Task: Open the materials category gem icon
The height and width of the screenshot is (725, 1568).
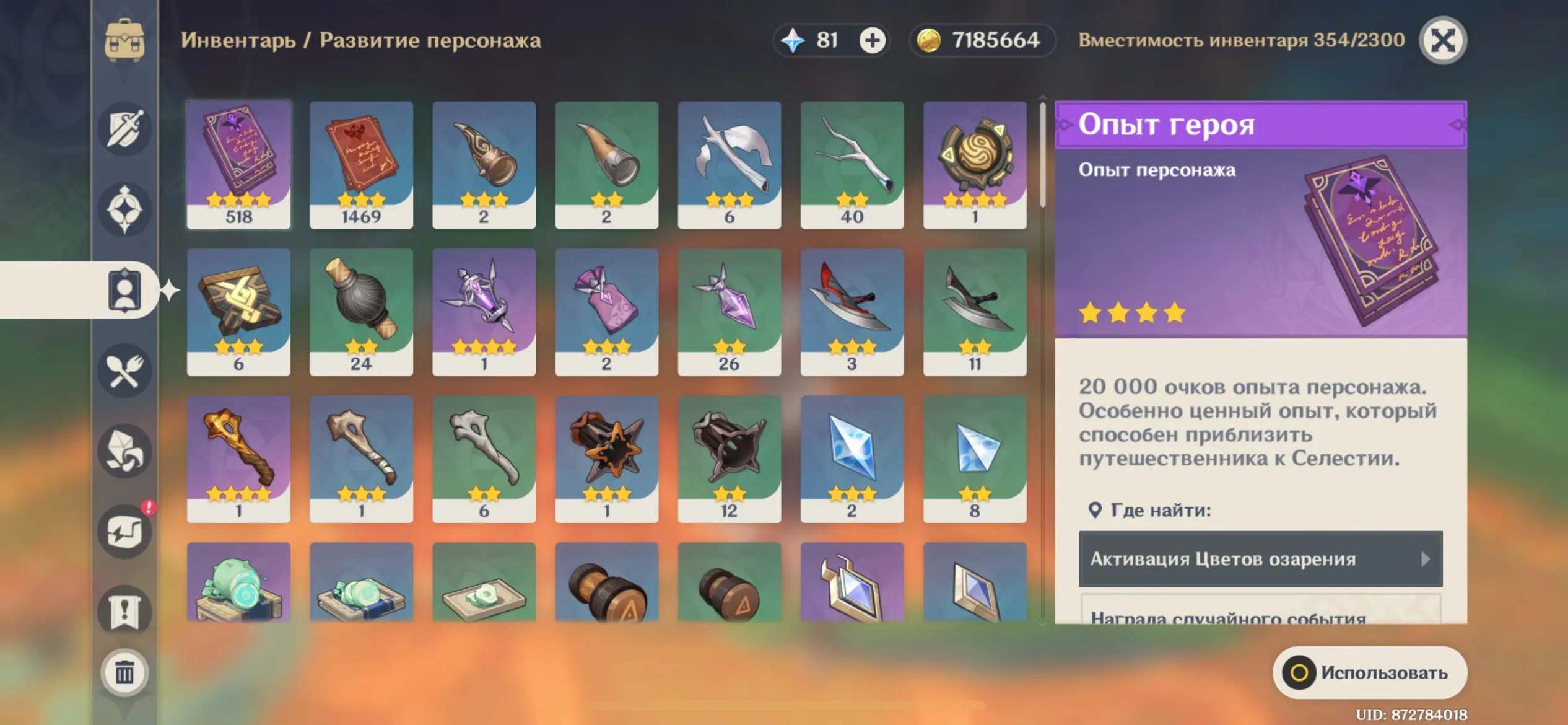Action: [123, 451]
